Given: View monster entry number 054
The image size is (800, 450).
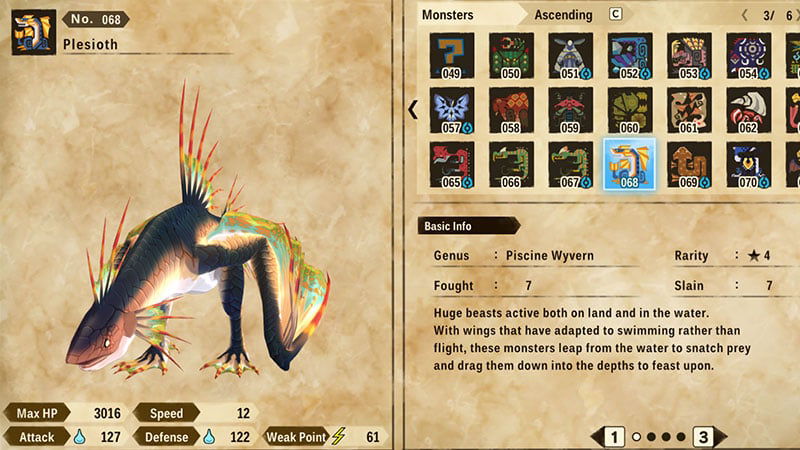Looking at the screenshot, I should click(x=748, y=56).
